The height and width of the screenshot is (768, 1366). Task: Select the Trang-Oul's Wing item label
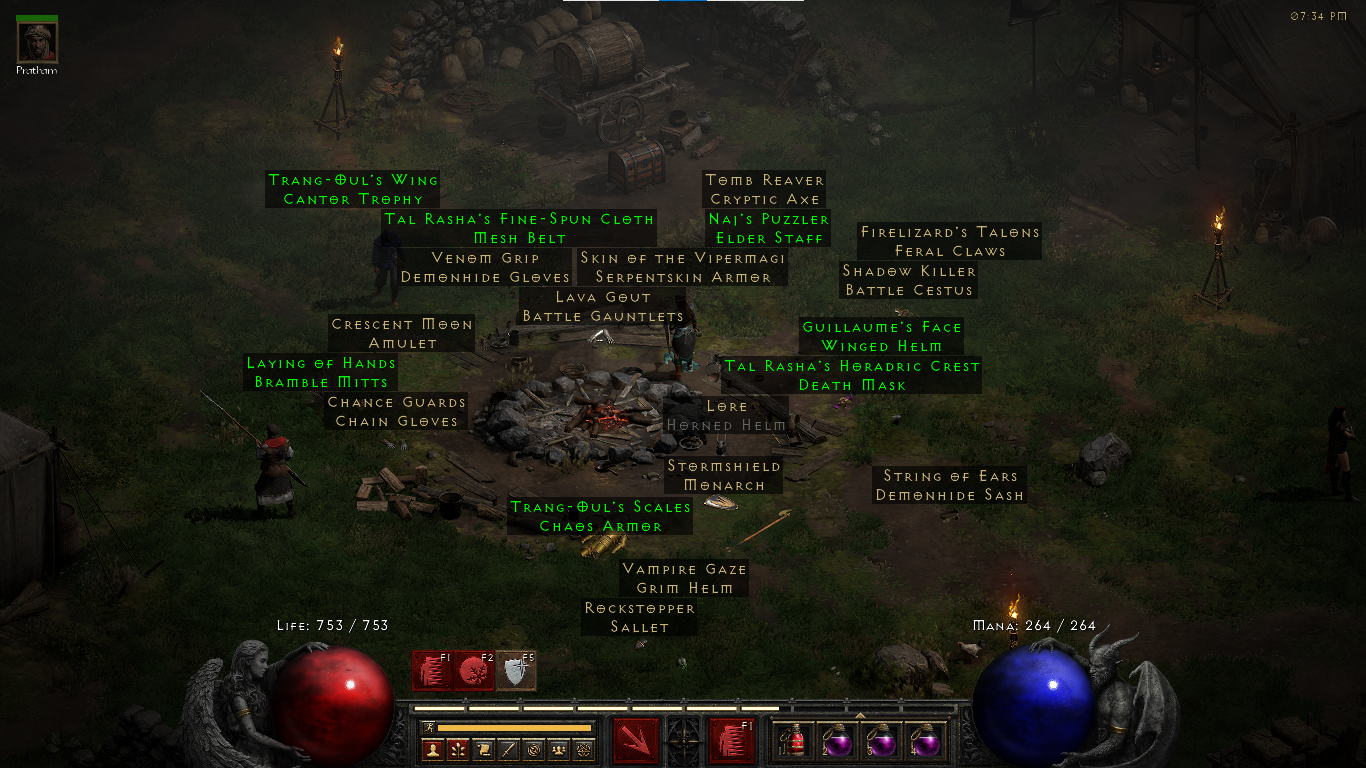[353, 189]
